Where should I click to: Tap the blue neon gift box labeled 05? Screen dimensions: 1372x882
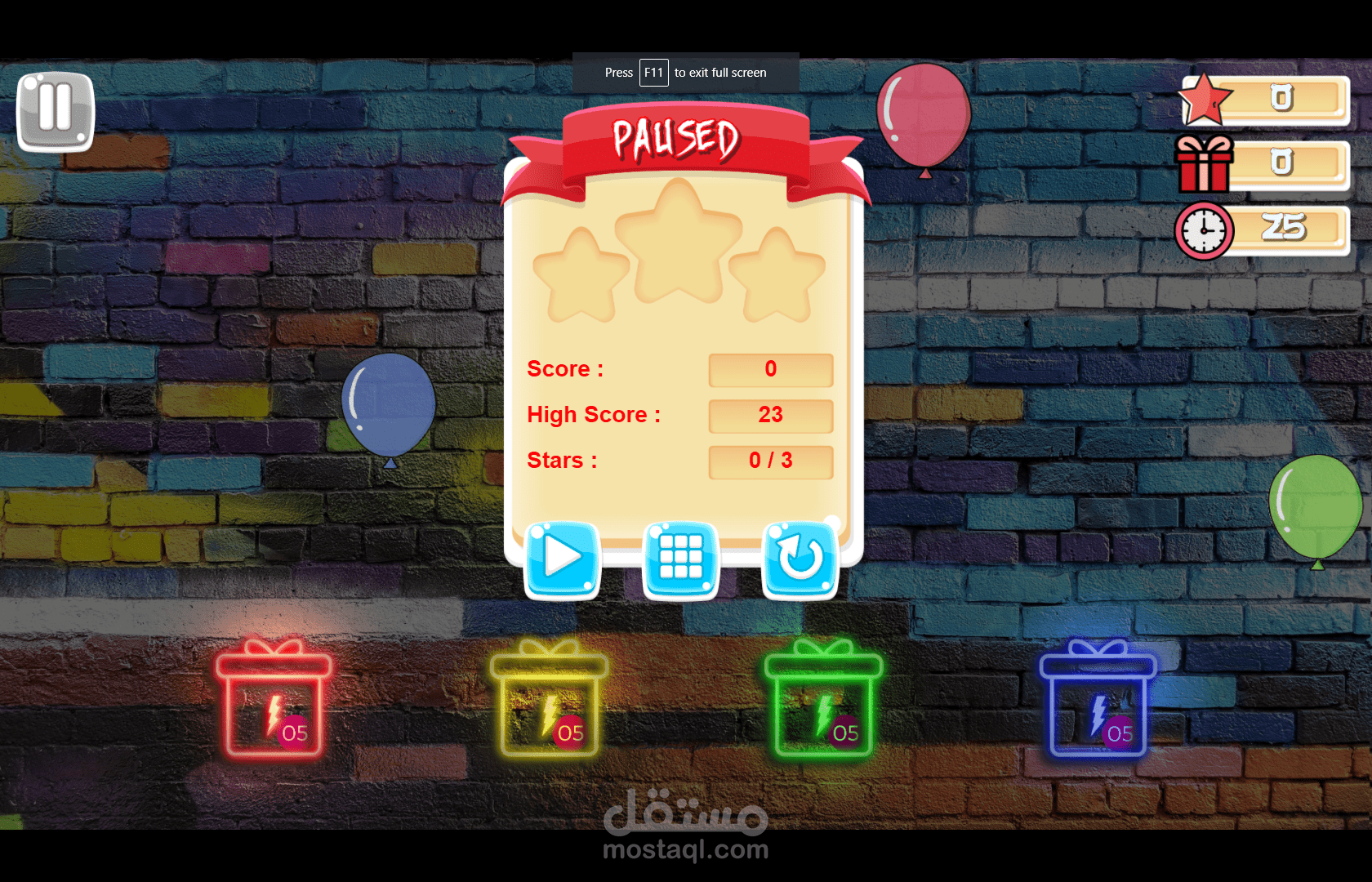1098,704
